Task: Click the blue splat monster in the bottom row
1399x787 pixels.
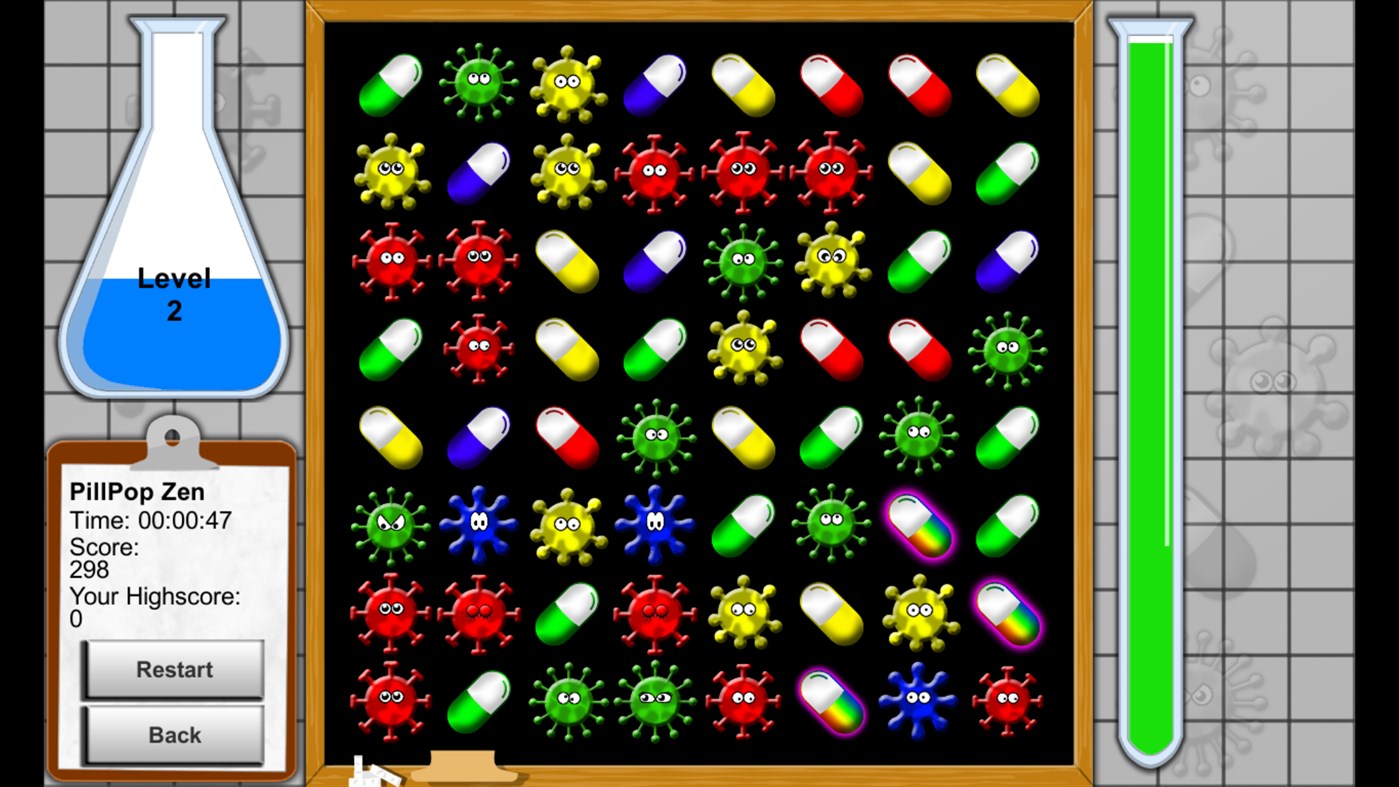Action: 918,700
